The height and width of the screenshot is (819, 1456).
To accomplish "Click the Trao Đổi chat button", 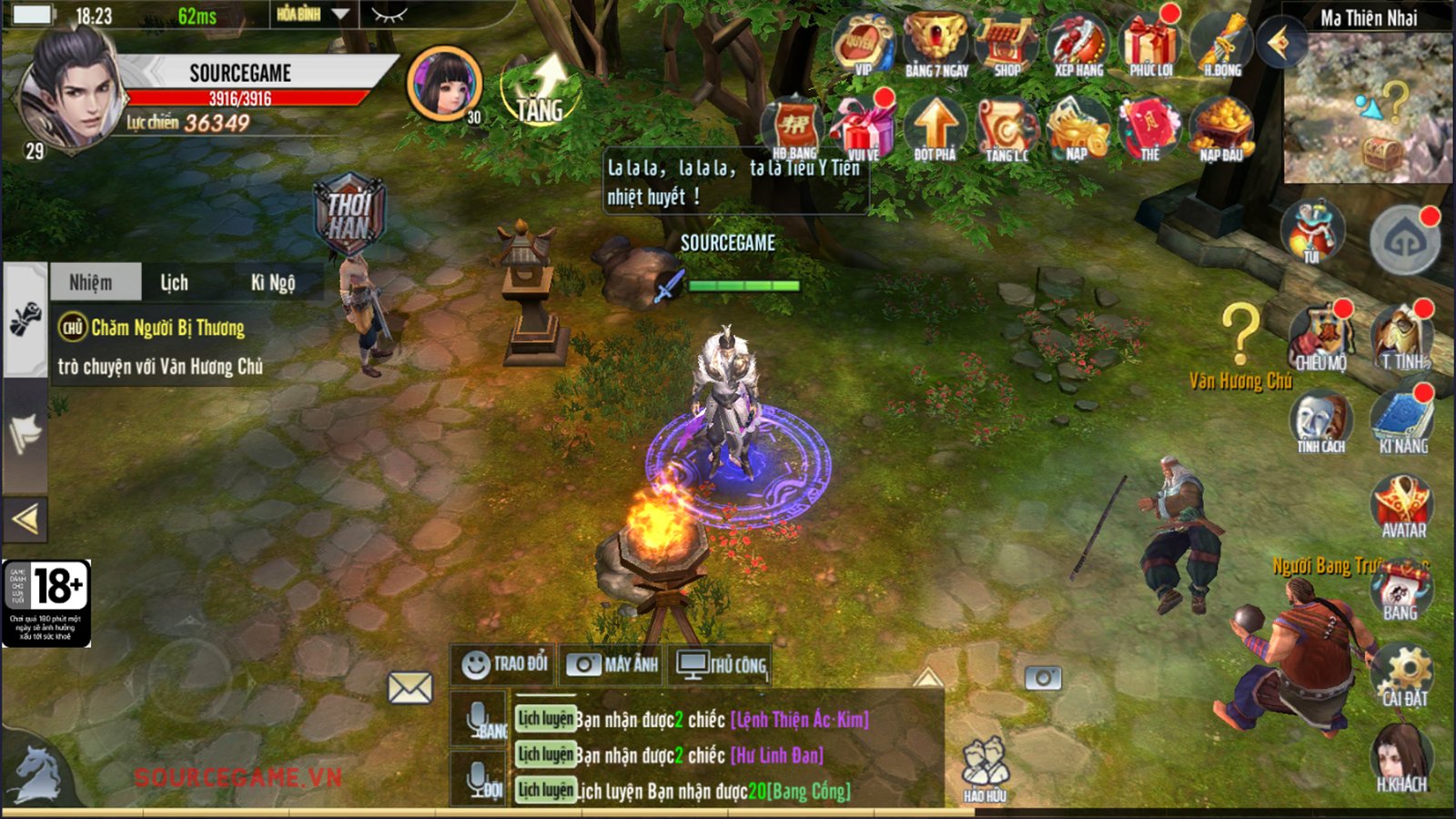I will click(x=505, y=665).
